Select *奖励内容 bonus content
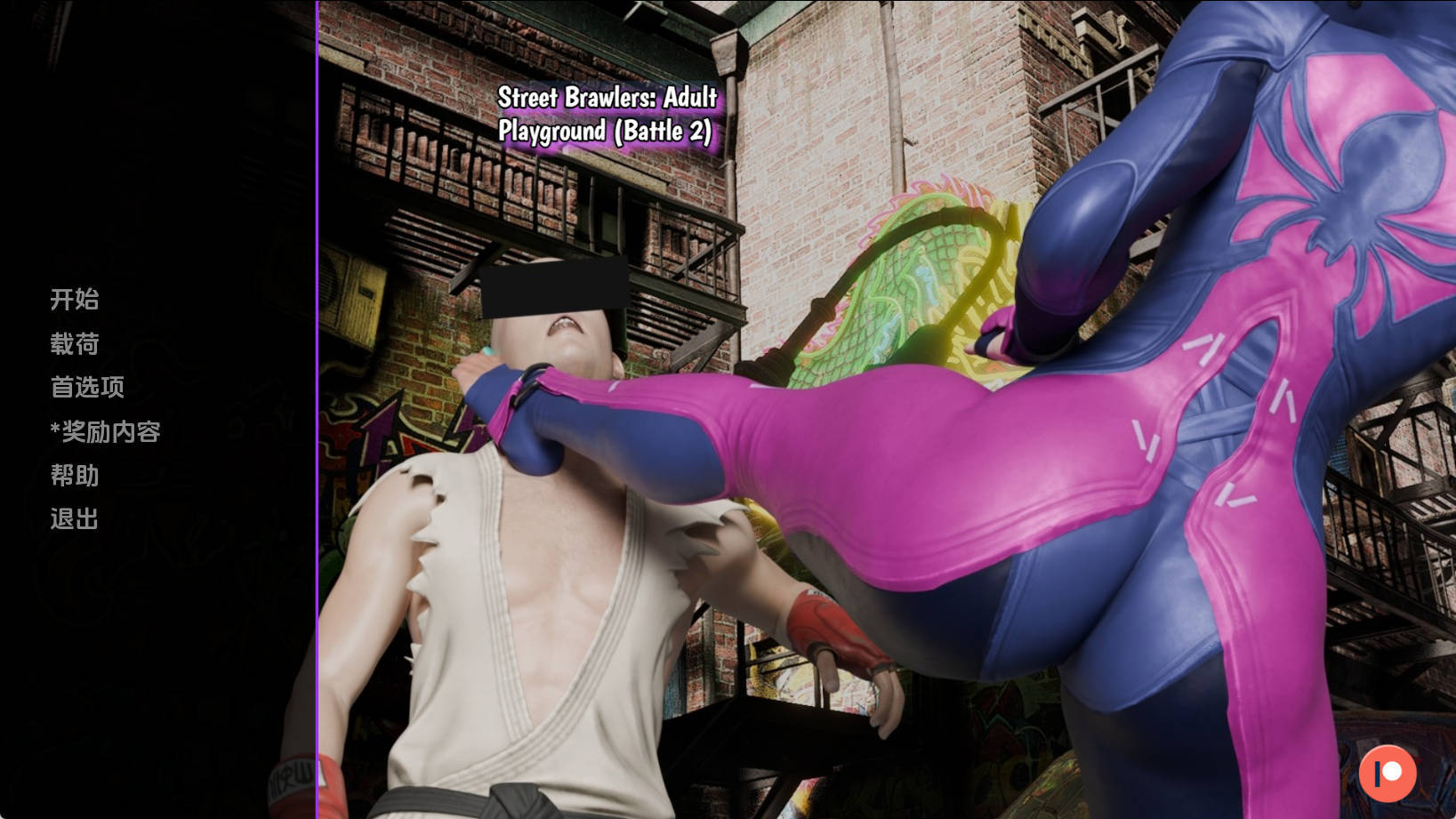Image resolution: width=1456 pixels, height=819 pixels. (x=106, y=432)
